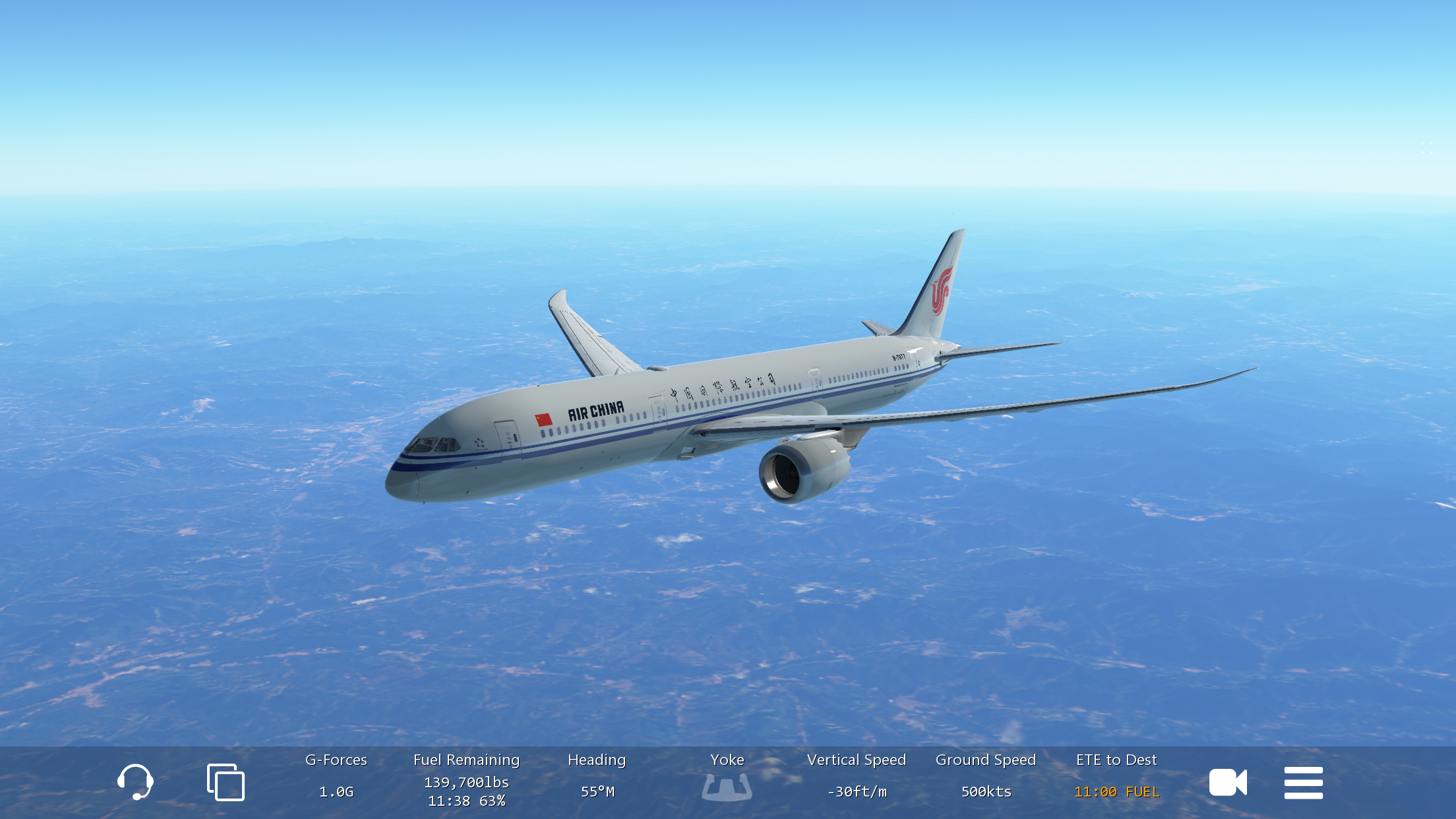Click the overlapping windows icon
Viewport: 1456px width, 819px height.
tap(226, 782)
